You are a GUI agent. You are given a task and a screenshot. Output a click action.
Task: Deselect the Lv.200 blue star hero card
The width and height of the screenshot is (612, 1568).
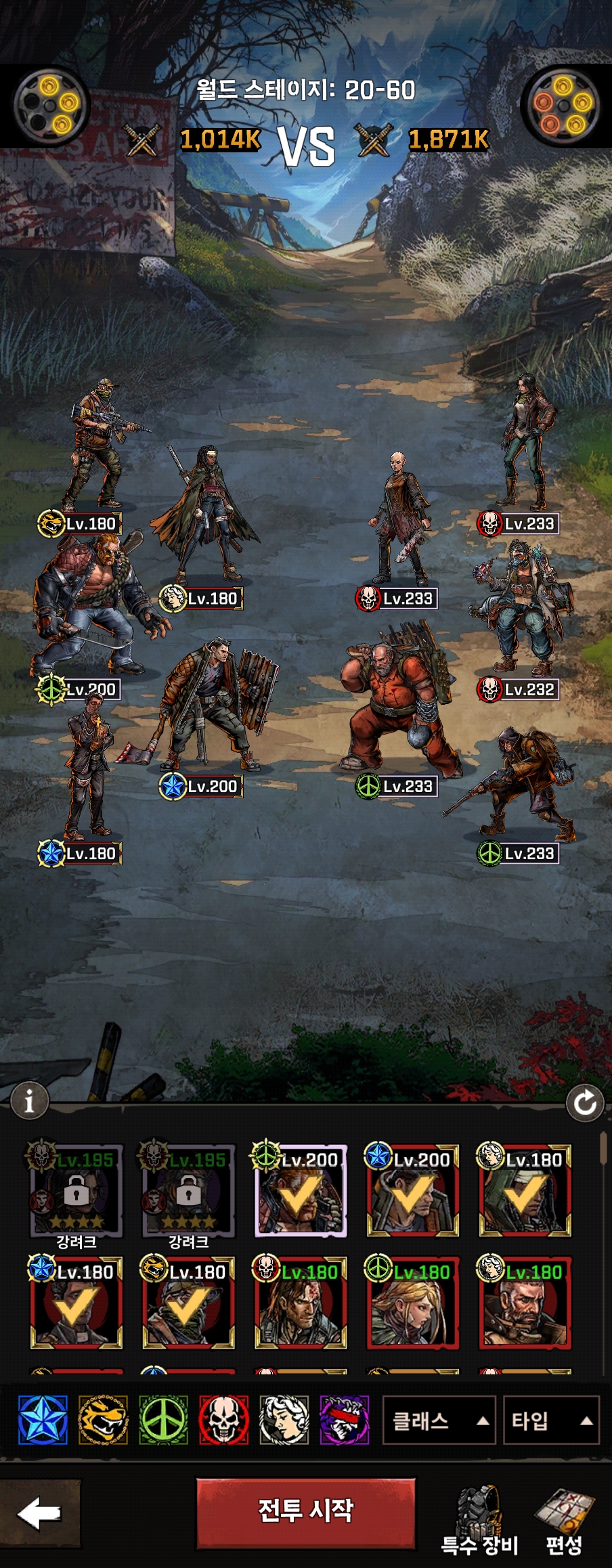pyautogui.click(x=412, y=1191)
